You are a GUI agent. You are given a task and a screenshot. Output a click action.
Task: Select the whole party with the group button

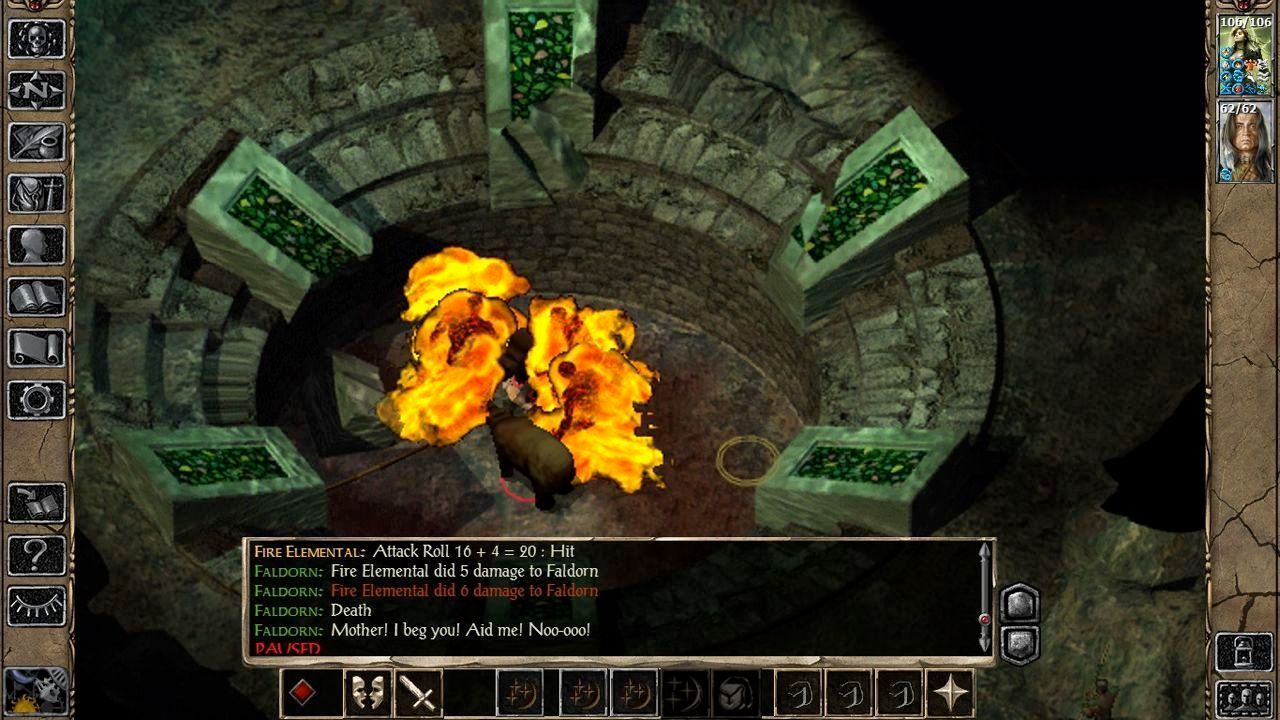pyautogui.click(x=1244, y=699)
